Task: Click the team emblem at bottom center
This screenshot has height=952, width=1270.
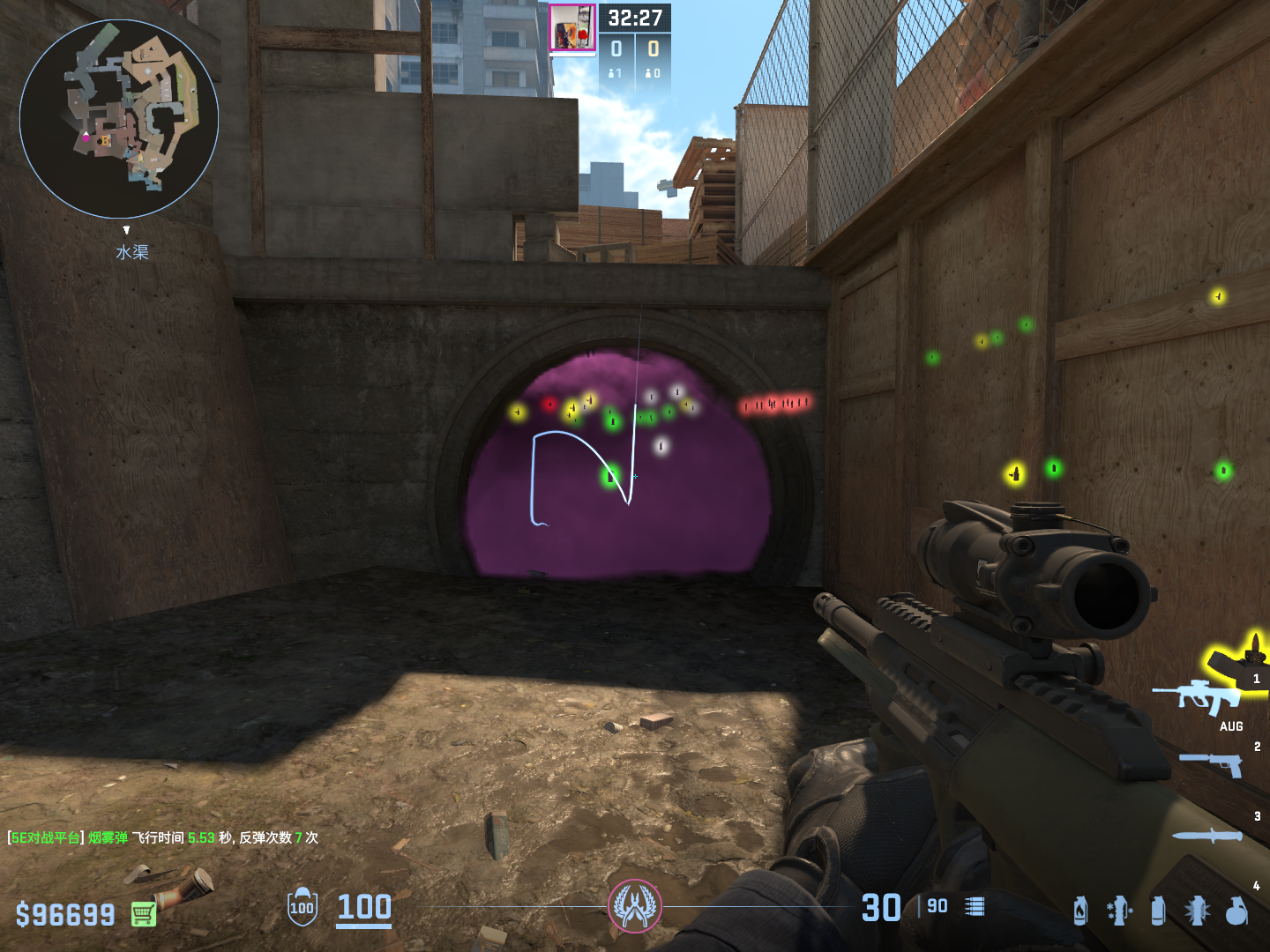Action: 634,906
